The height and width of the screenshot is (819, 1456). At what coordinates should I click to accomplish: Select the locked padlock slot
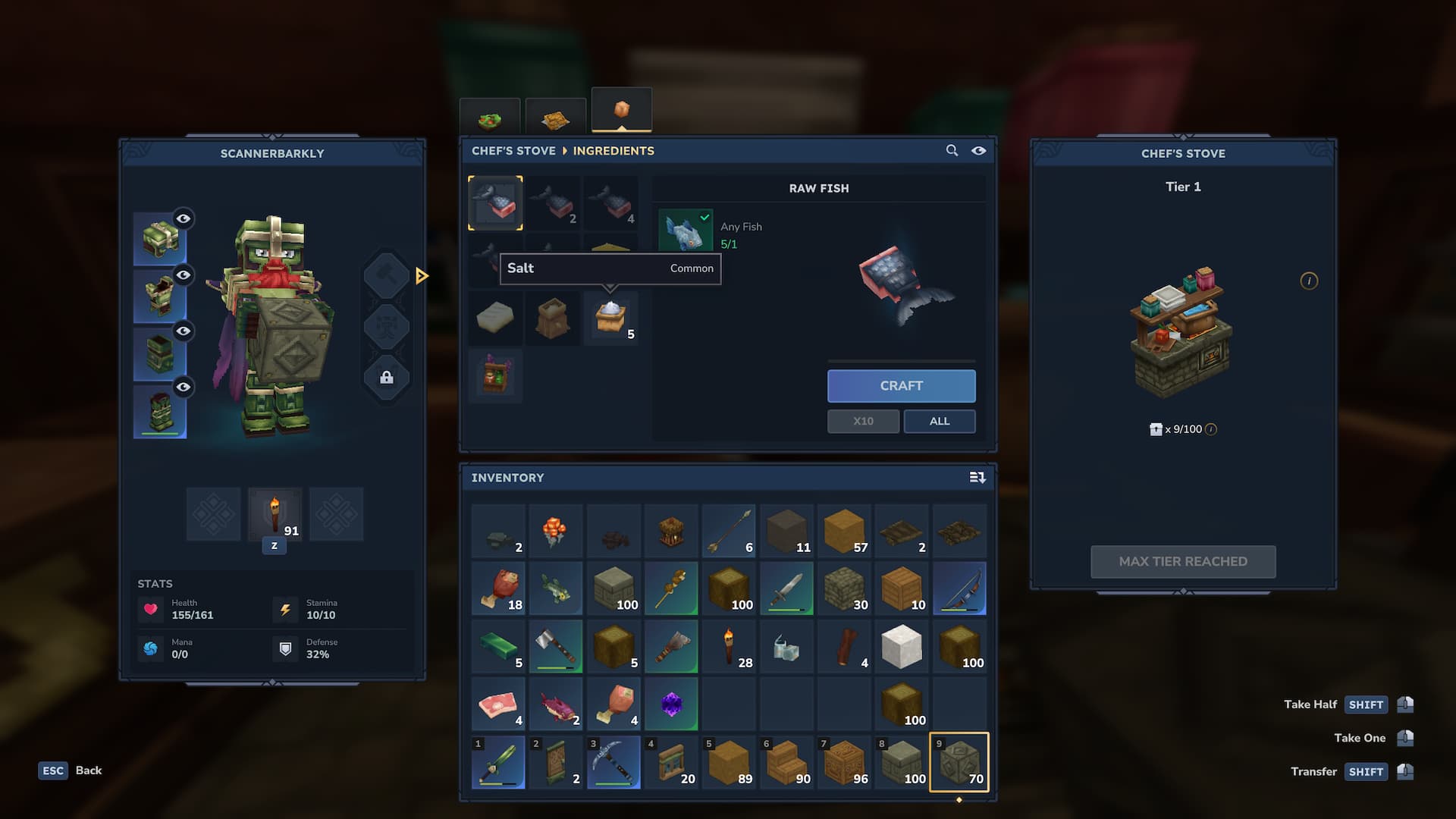(x=386, y=378)
